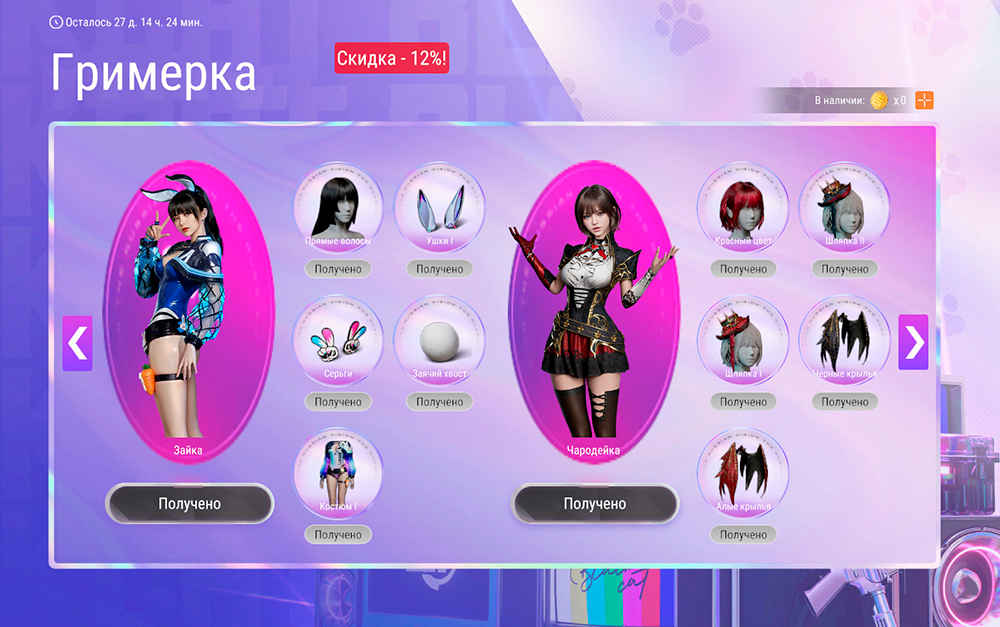1000x627 pixels.
Task: Add more coins with the plus button
Action: (x=925, y=100)
